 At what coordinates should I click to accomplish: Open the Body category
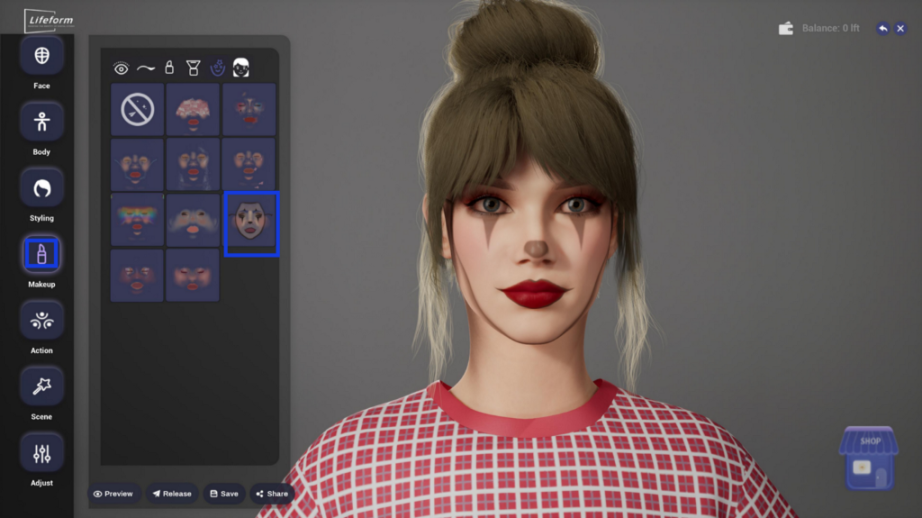point(42,122)
